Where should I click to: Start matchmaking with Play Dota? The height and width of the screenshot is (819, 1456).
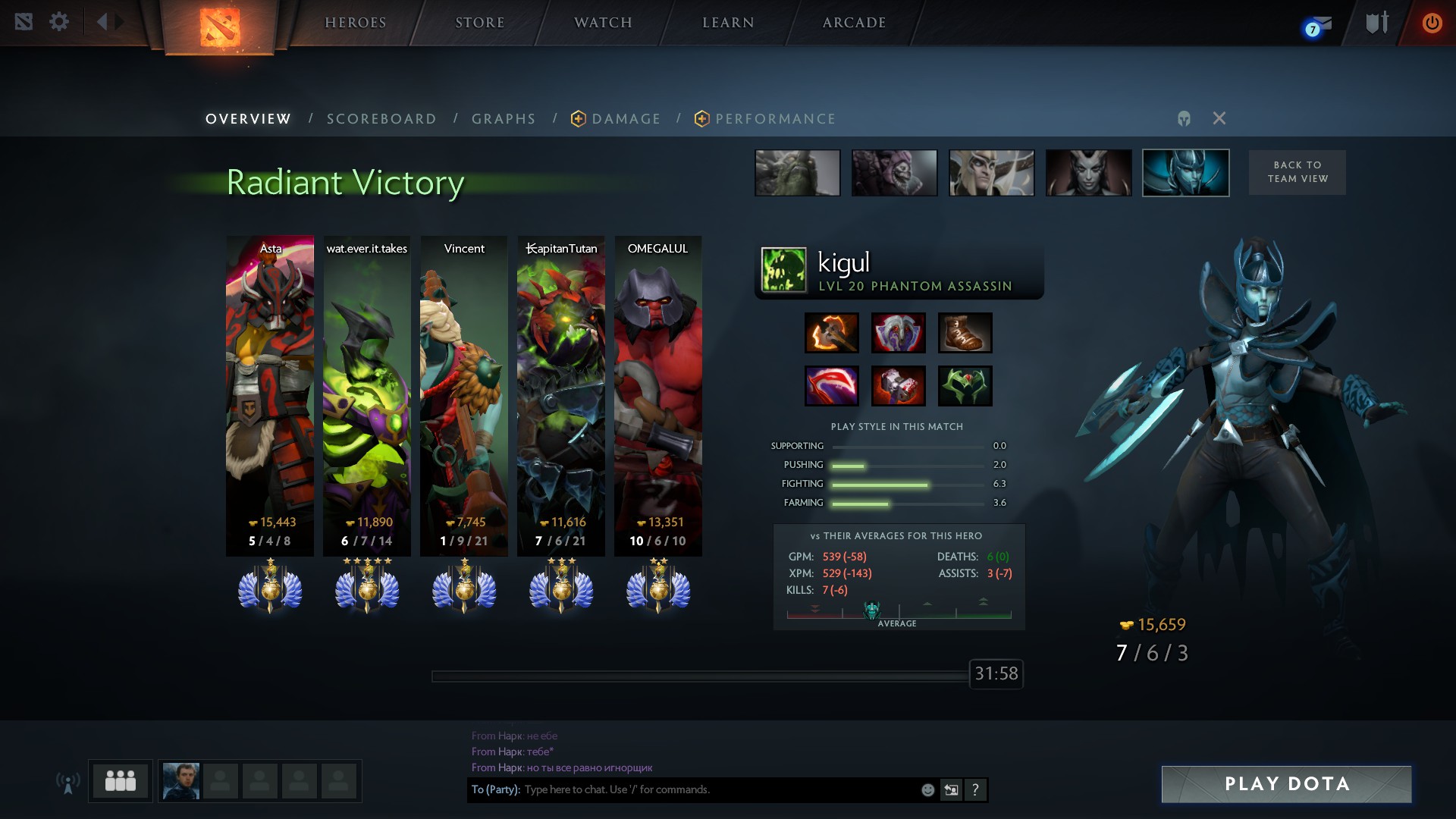click(x=1286, y=784)
